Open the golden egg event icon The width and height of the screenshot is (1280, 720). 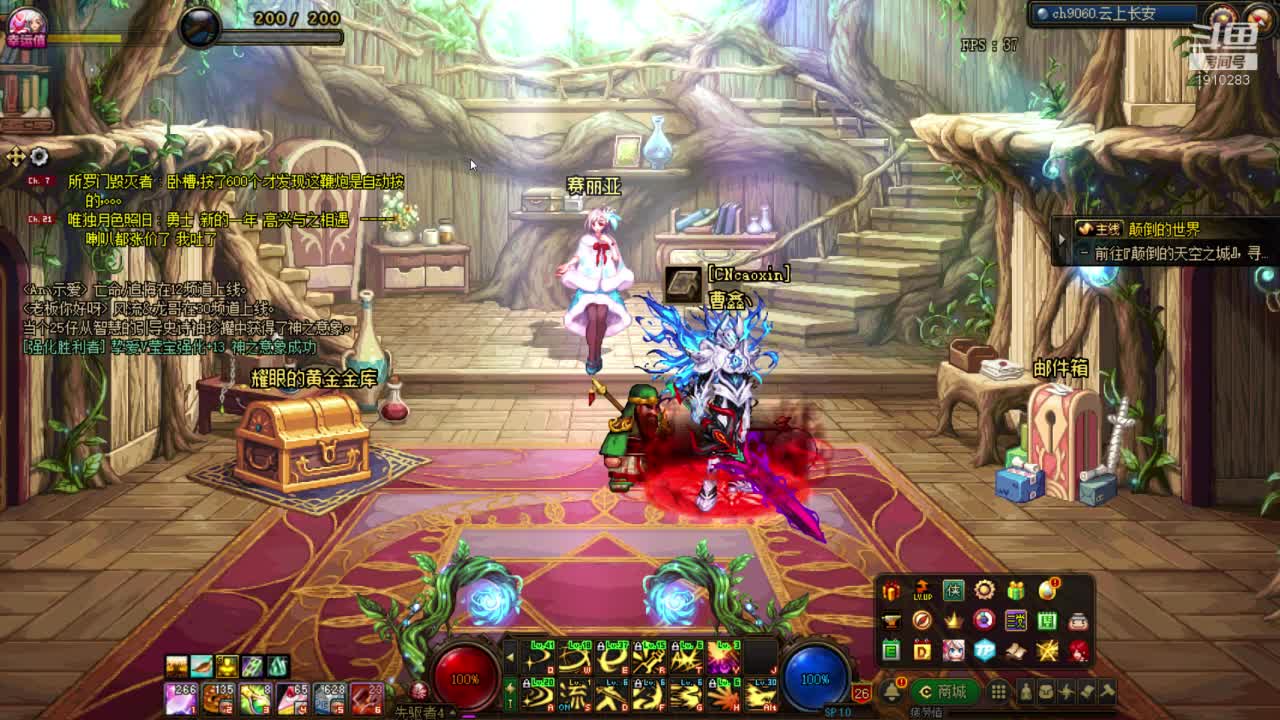(1047, 590)
